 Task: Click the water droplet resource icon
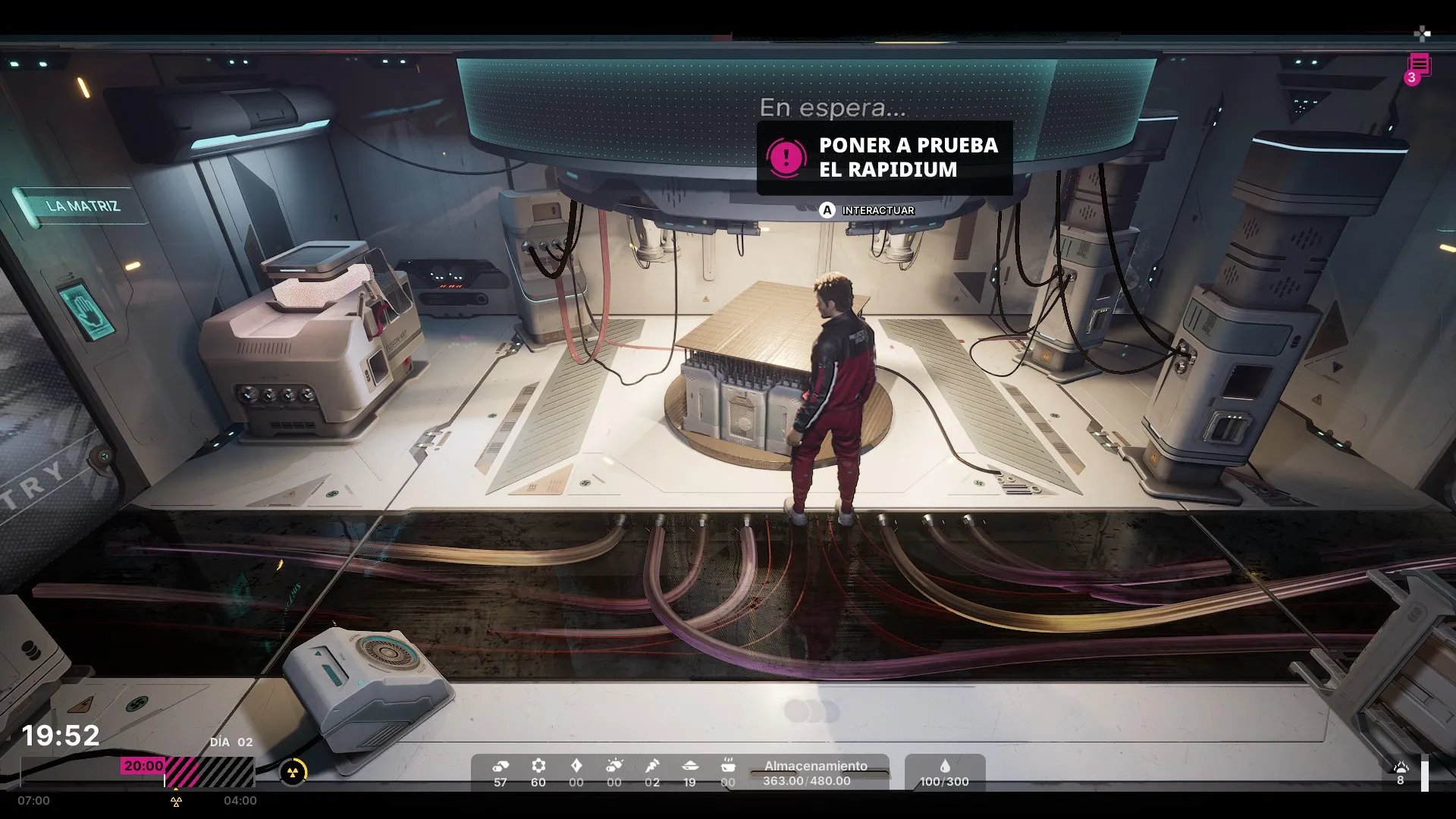click(944, 766)
